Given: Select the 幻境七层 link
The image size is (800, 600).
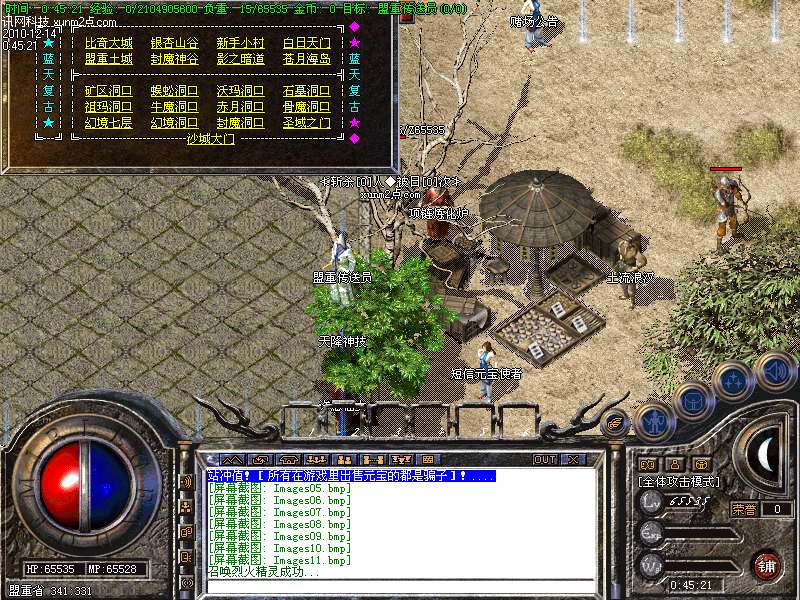Looking at the screenshot, I should (x=108, y=123).
